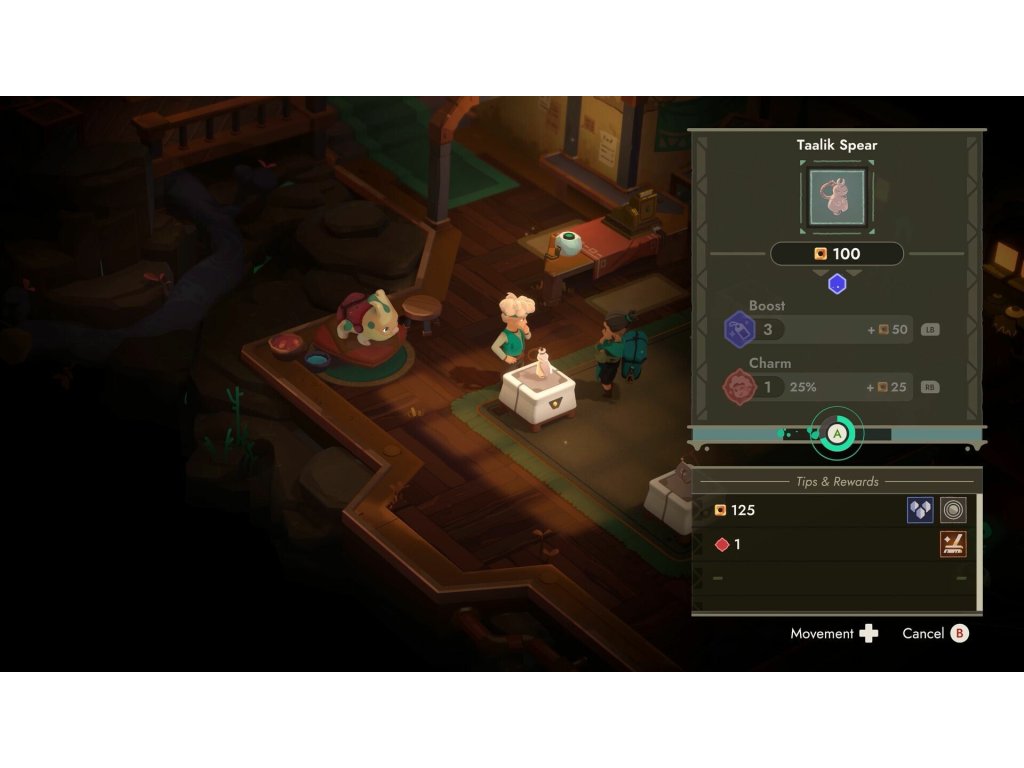Click the orange sparkle reward icon
This screenshot has height=768, width=1024.
(953, 545)
